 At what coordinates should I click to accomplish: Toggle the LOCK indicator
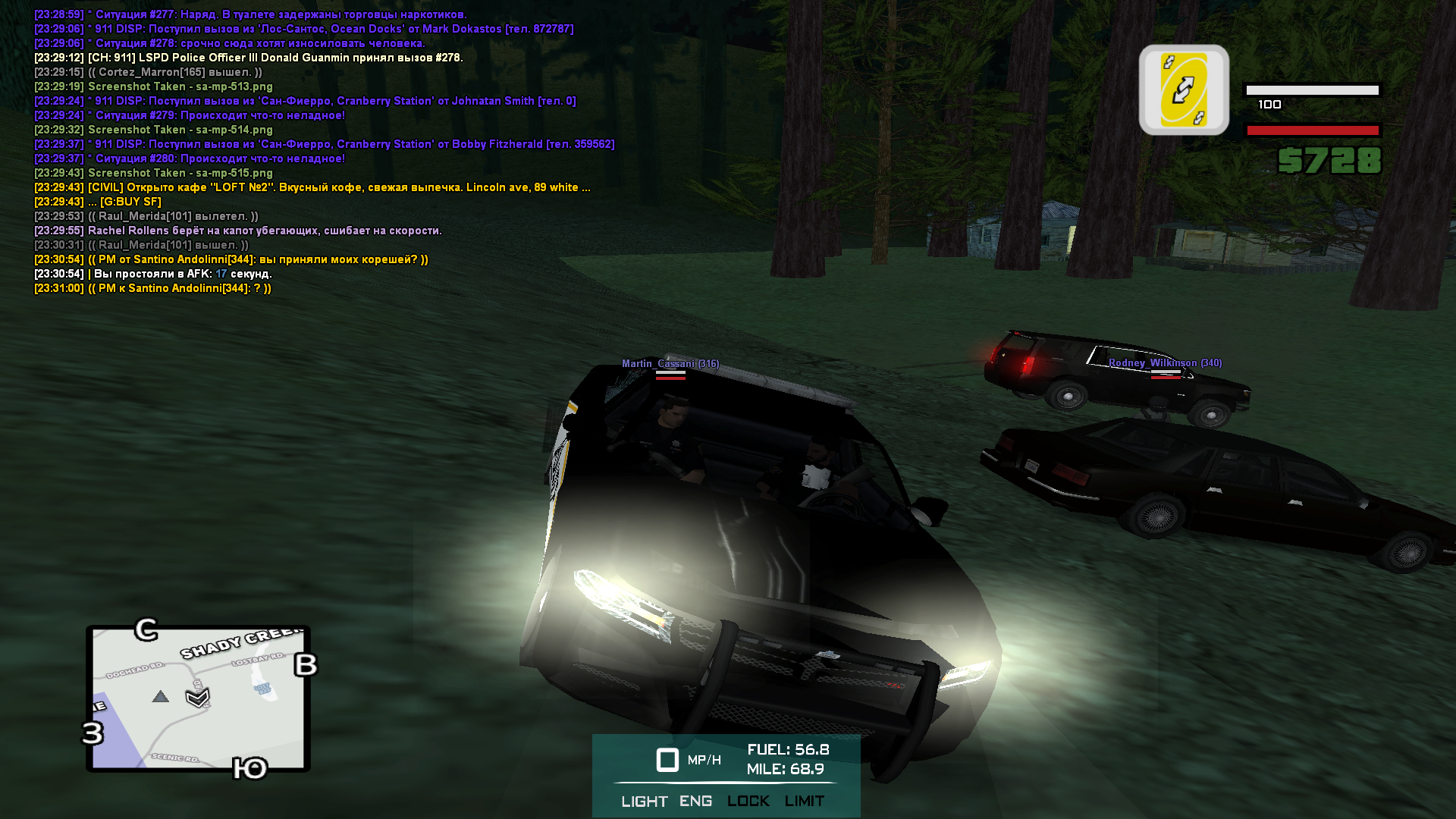(748, 801)
